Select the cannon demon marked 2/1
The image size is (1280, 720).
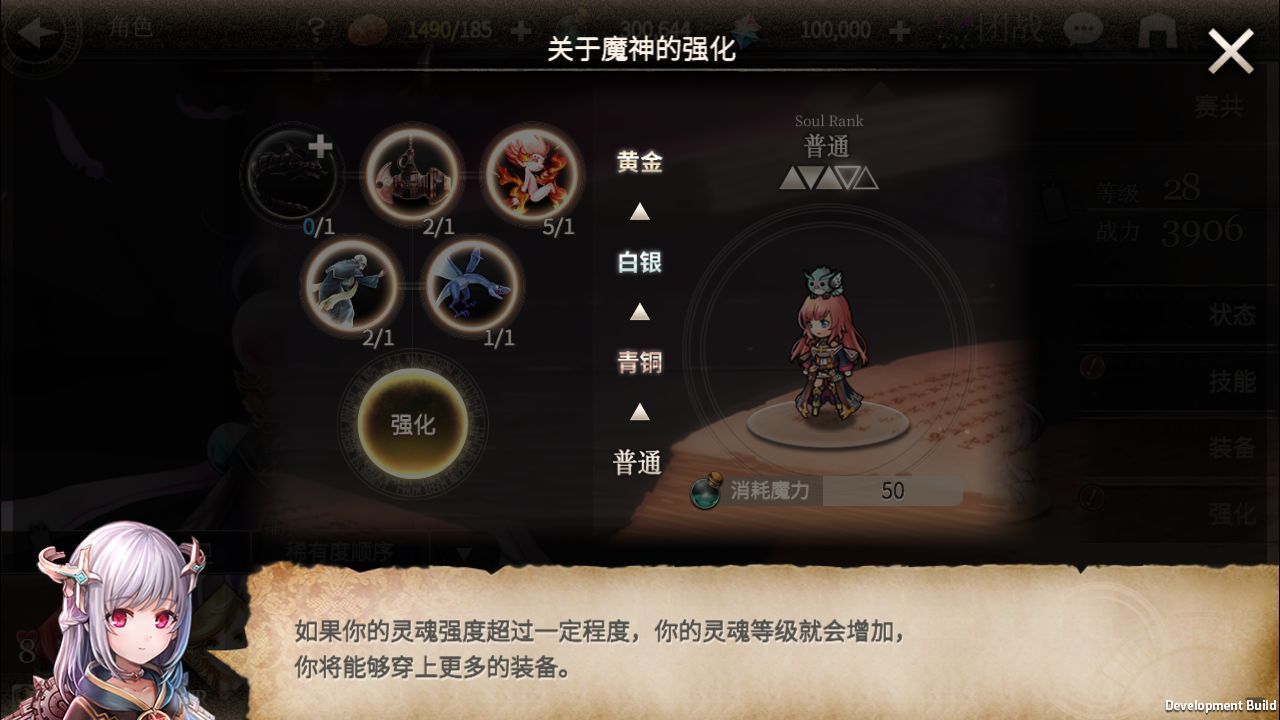click(413, 176)
